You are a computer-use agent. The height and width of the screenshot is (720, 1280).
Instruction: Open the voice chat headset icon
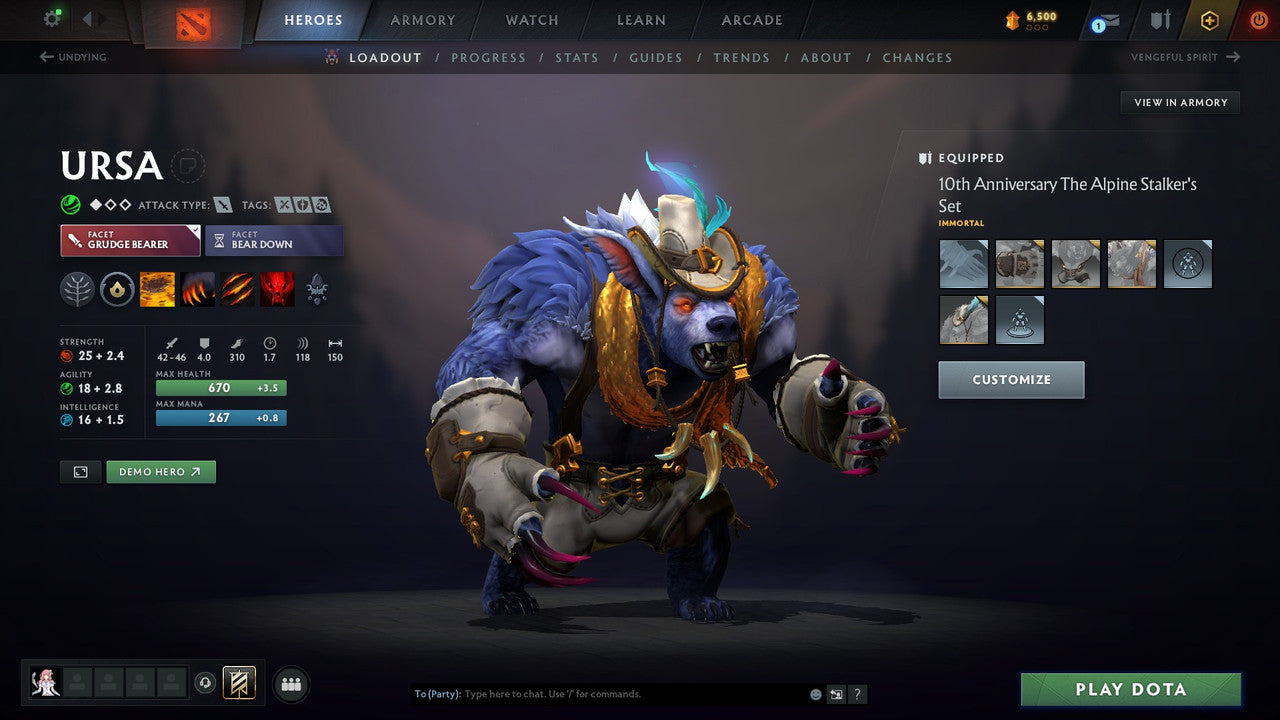click(x=206, y=684)
